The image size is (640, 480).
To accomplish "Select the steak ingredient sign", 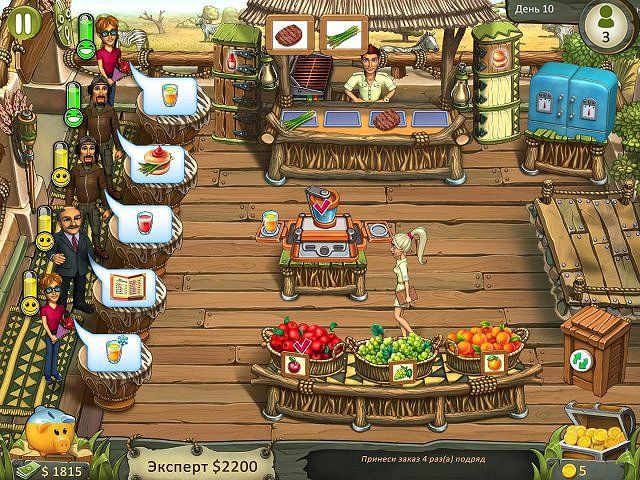I will pos(289,32).
